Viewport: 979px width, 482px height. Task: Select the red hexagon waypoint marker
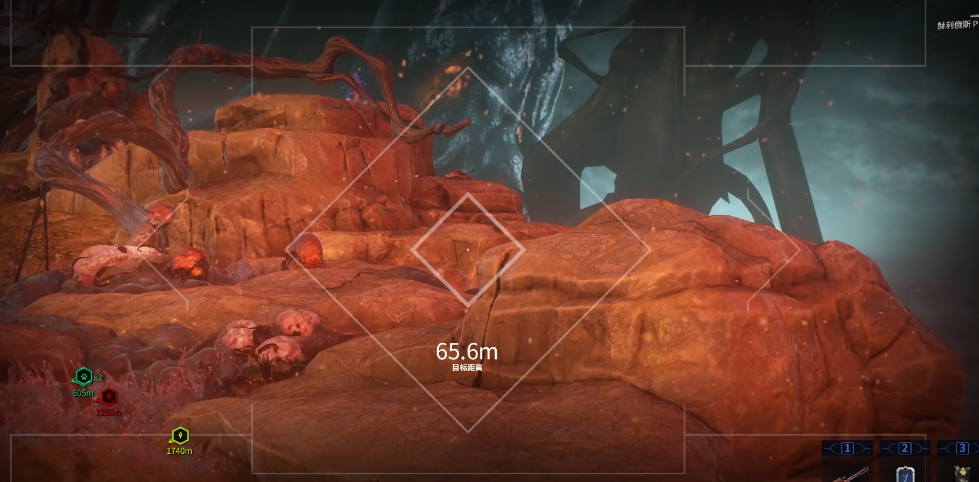(x=108, y=397)
